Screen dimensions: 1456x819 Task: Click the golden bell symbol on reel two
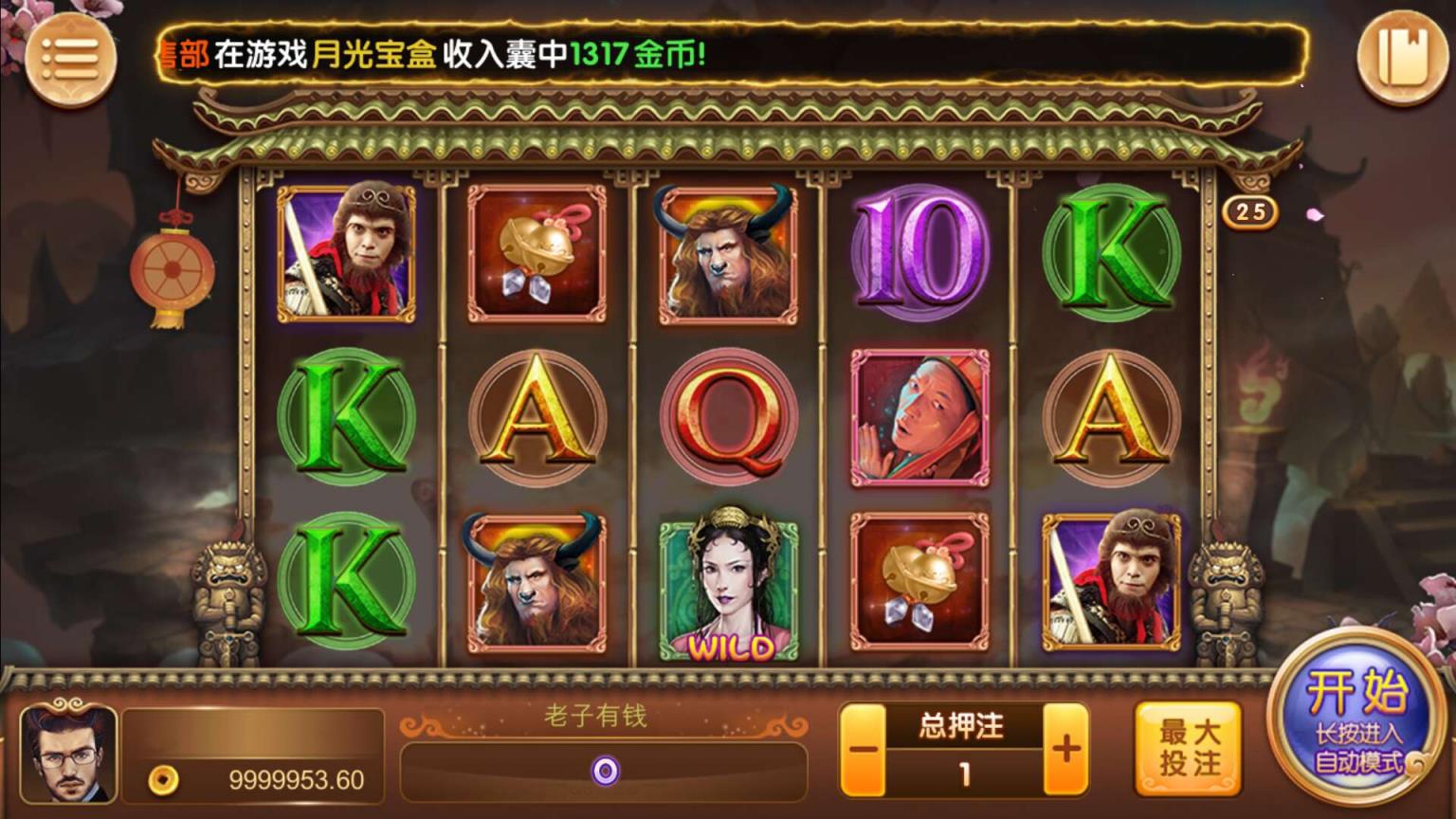pos(537,254)
